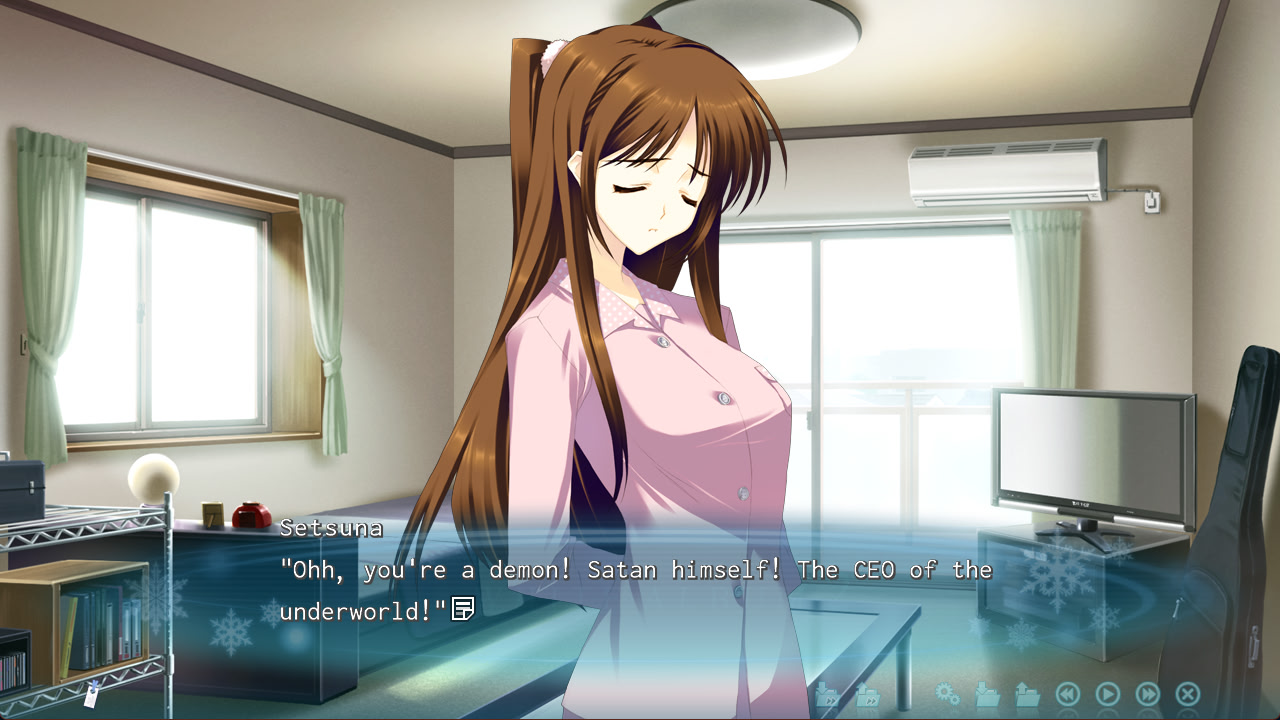This screenshot has height=720, width=1280.
Task: Exit the message view via the close icon
Action: (1187, 692)
